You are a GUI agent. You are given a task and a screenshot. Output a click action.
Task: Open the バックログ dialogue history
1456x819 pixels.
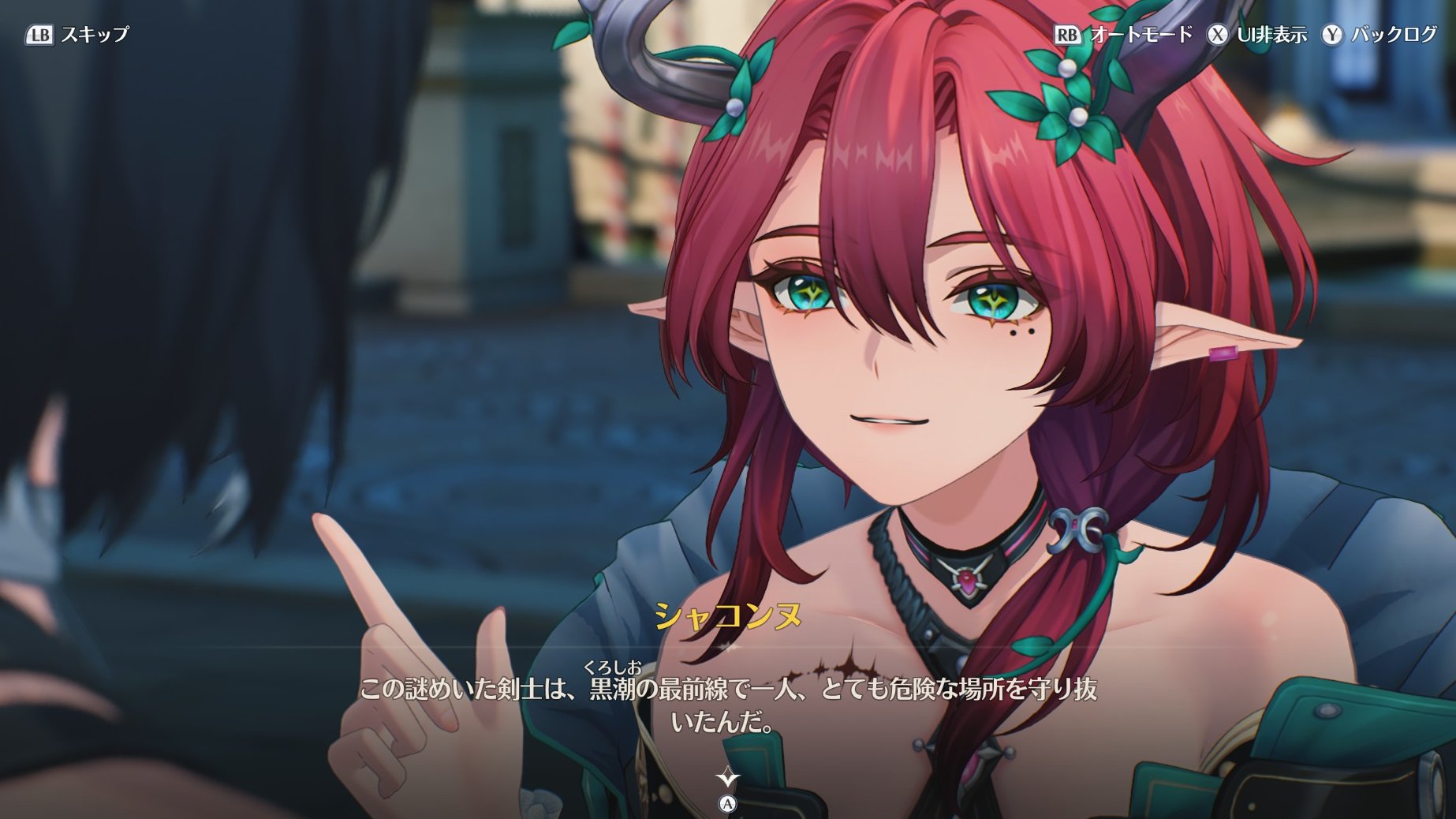click(x=1380, y=35)
